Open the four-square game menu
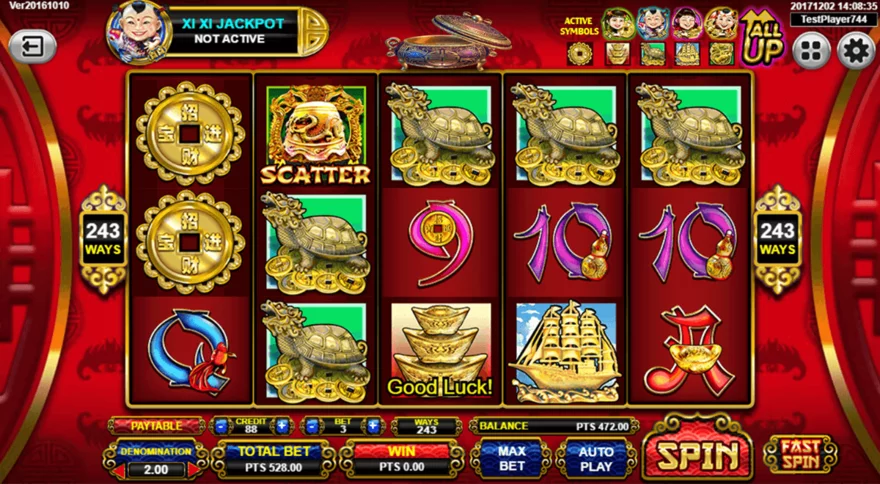This screenshot has width=880, height=484. point(812,49)
